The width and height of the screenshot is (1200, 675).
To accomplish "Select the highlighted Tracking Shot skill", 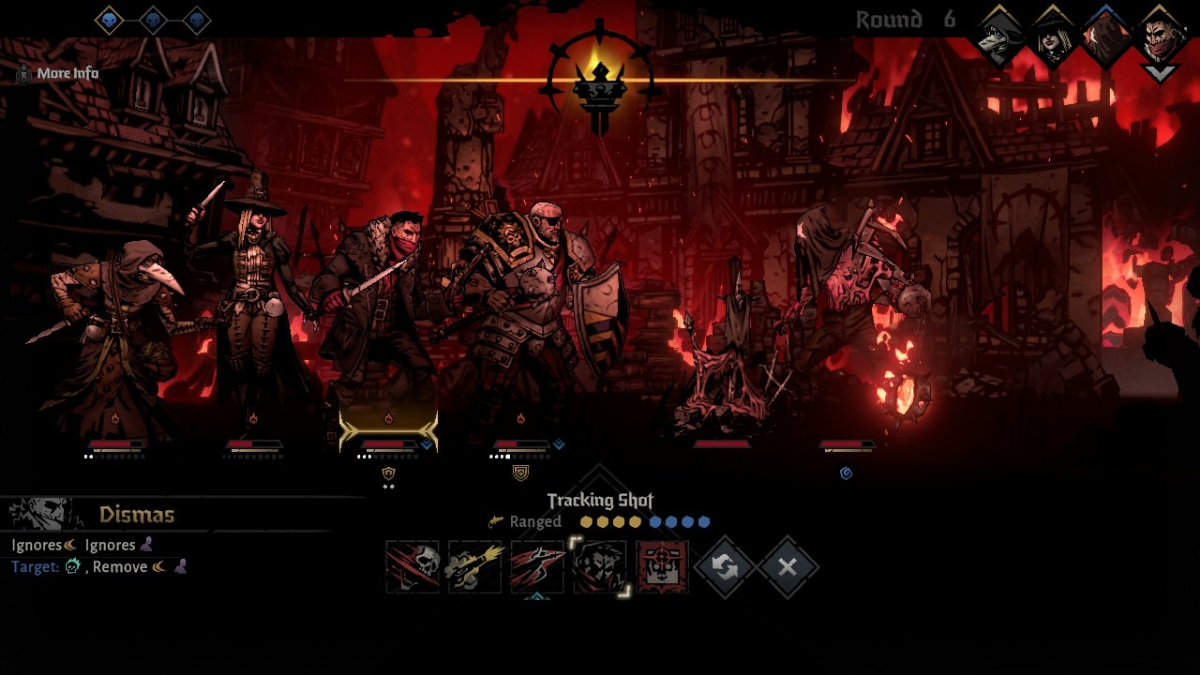I will tap(600, 567).
